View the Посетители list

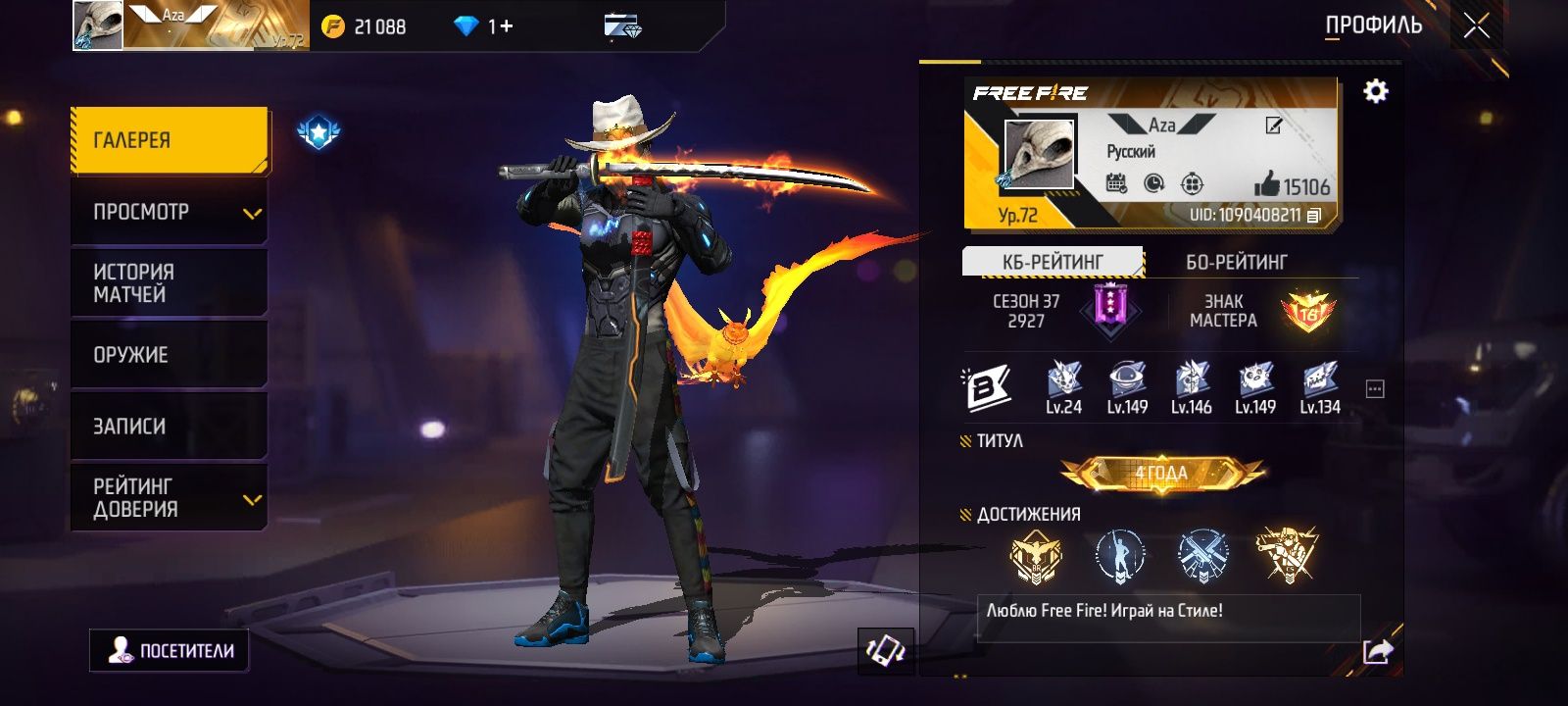pyautogui.click(x=171, y=650)
